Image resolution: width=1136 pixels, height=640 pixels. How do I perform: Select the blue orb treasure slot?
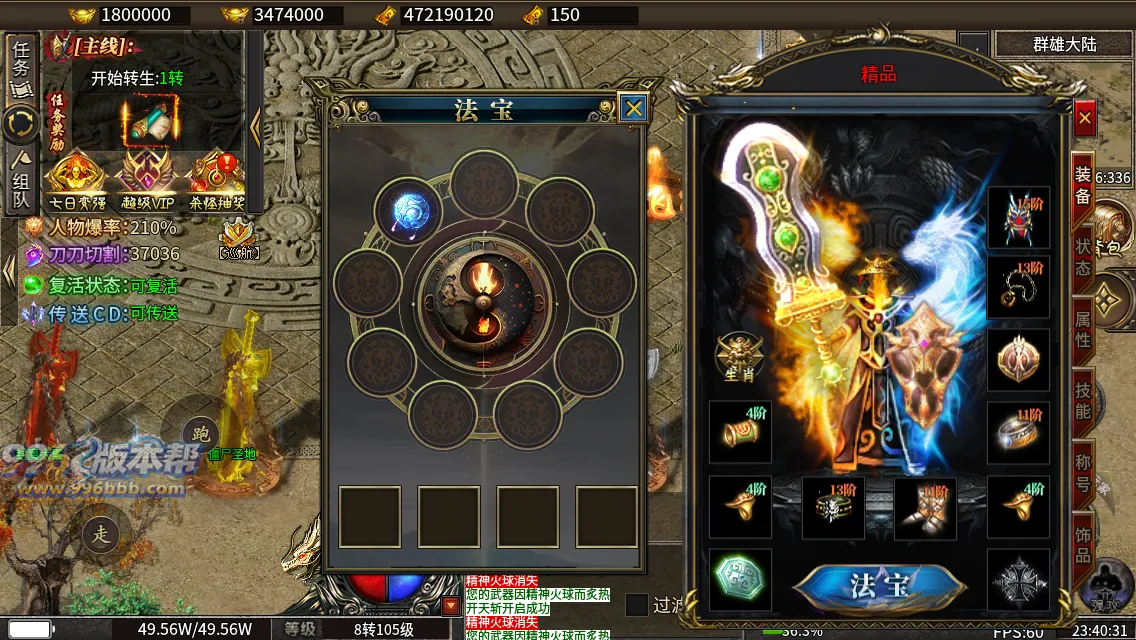[x=409, y=212]
